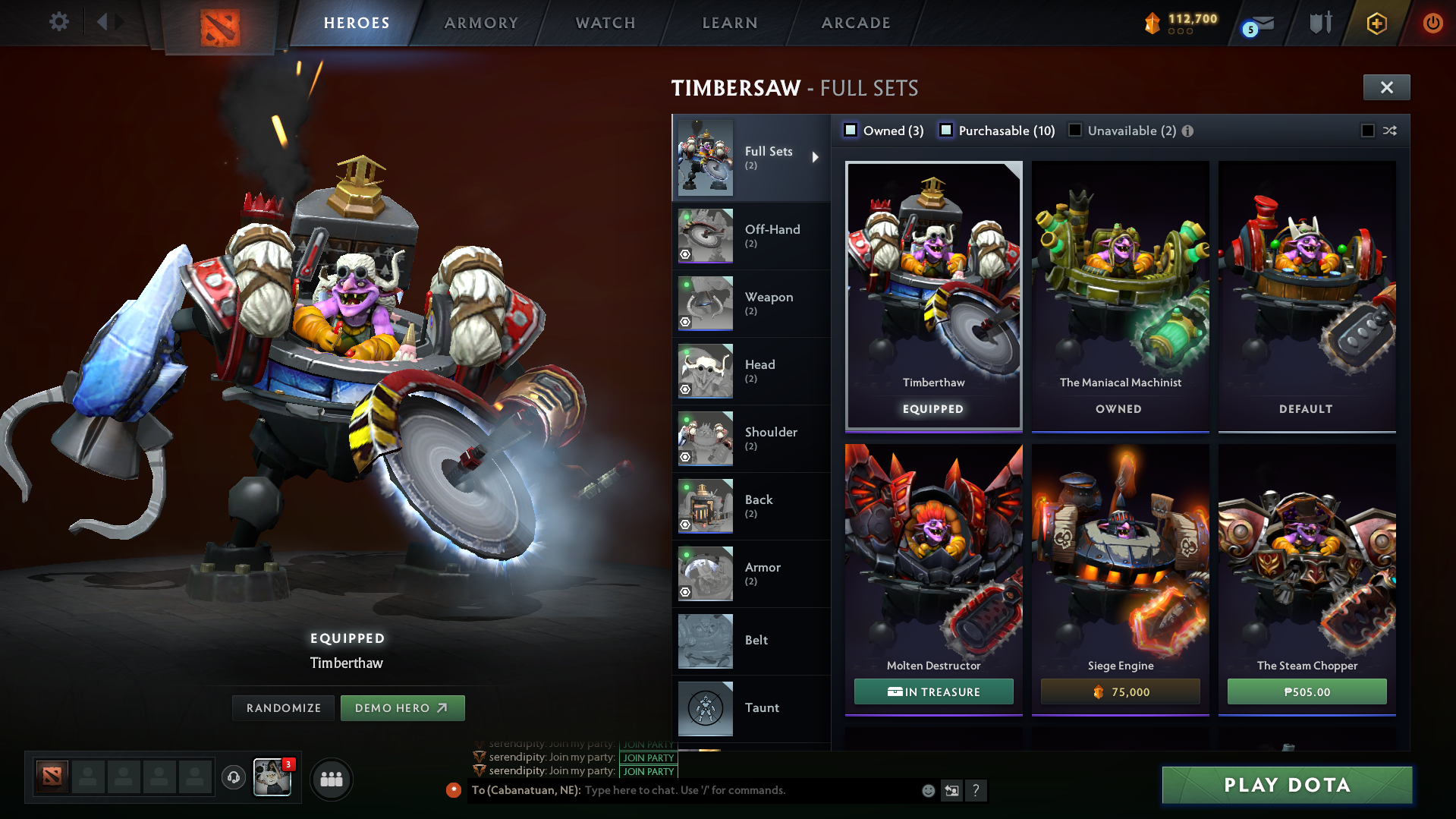
Task: Open the find party group icon at bottom left
Action: click(331, 778)
